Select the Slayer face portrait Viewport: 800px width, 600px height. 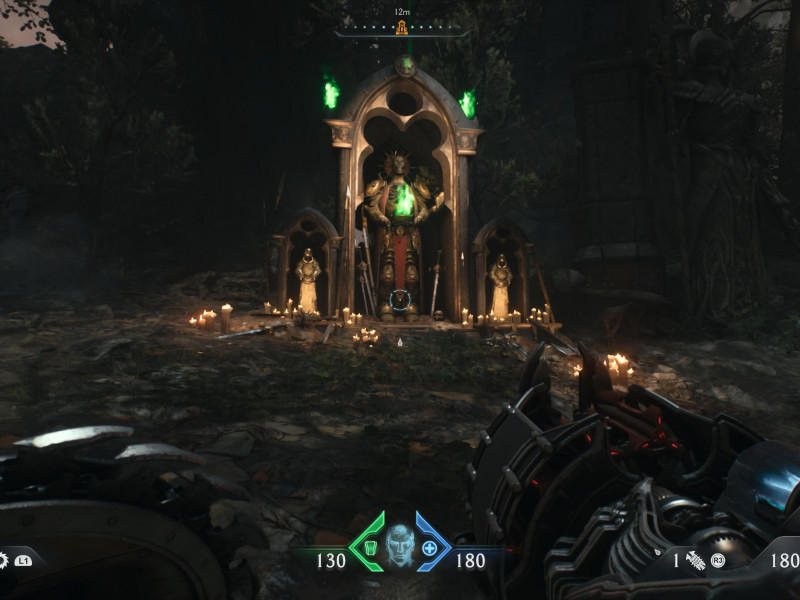[x=400, y=547]
